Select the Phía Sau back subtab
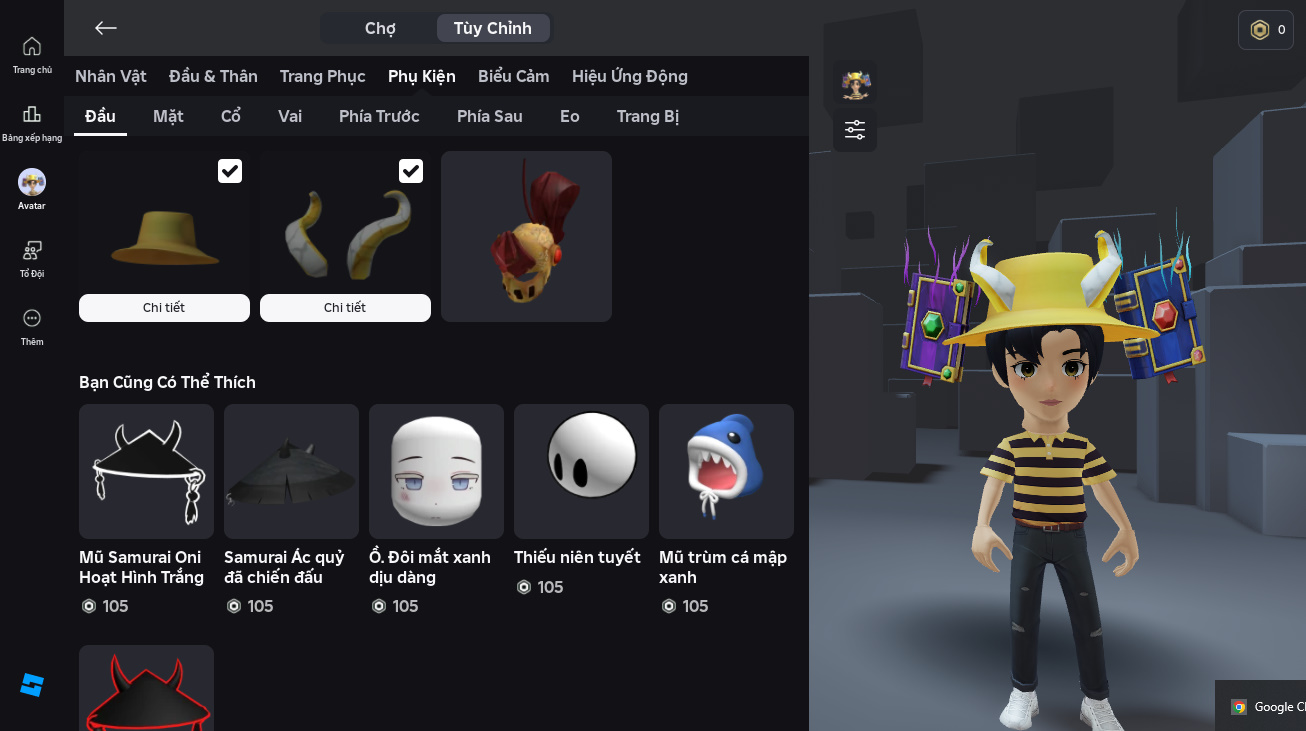 pyautogui.click(x=490, y=116)
